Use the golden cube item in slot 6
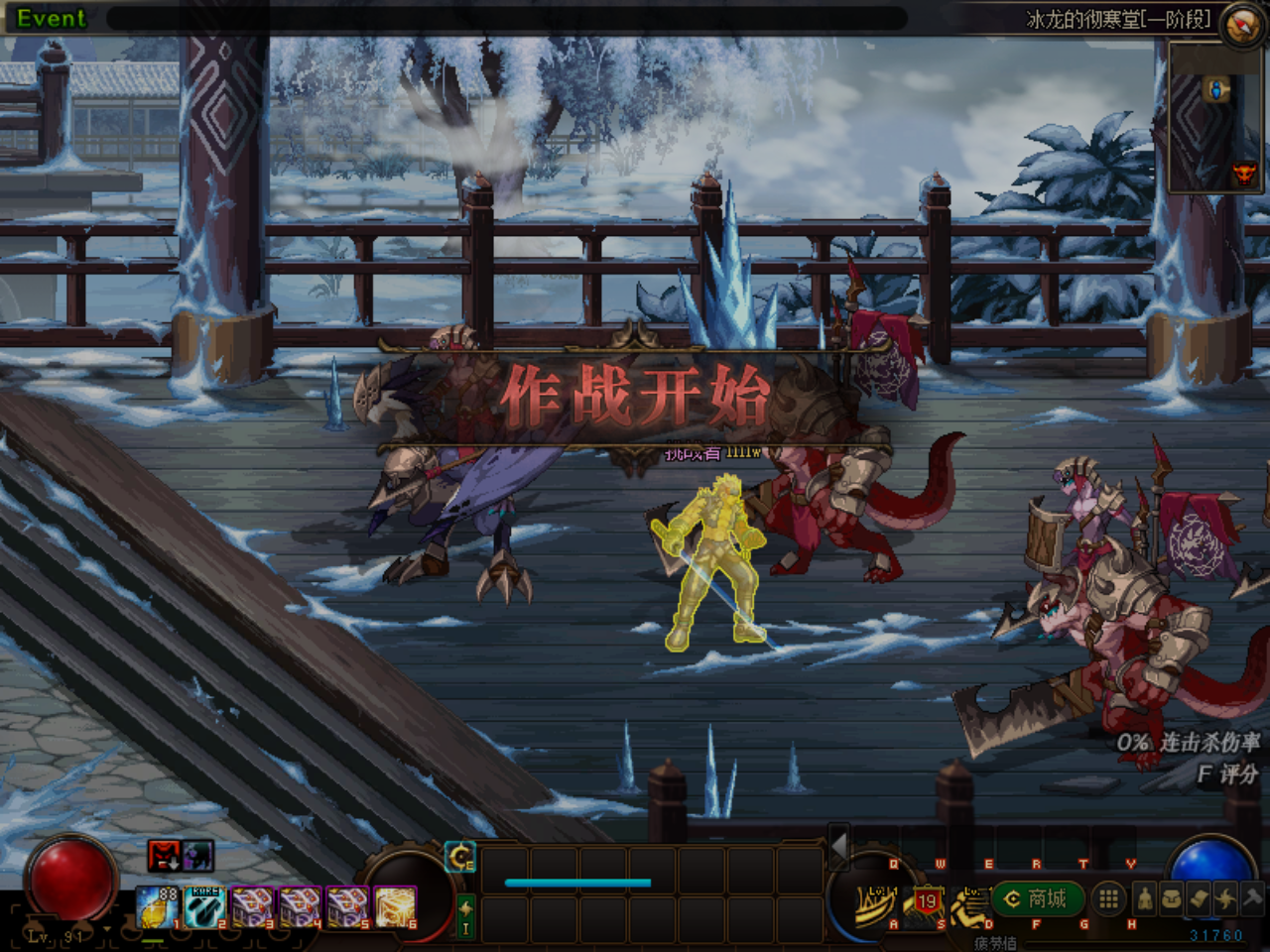 (x=395, y=907)
